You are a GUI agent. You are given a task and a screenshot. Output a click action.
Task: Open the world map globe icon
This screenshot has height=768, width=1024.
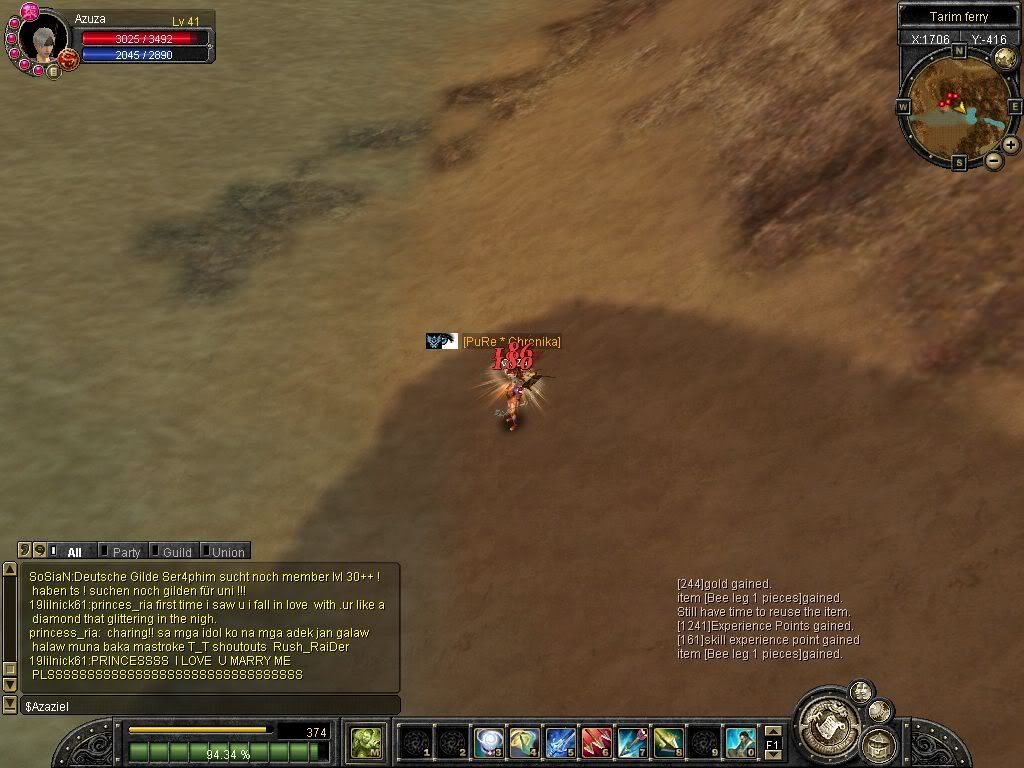[x=1005, y=57]
